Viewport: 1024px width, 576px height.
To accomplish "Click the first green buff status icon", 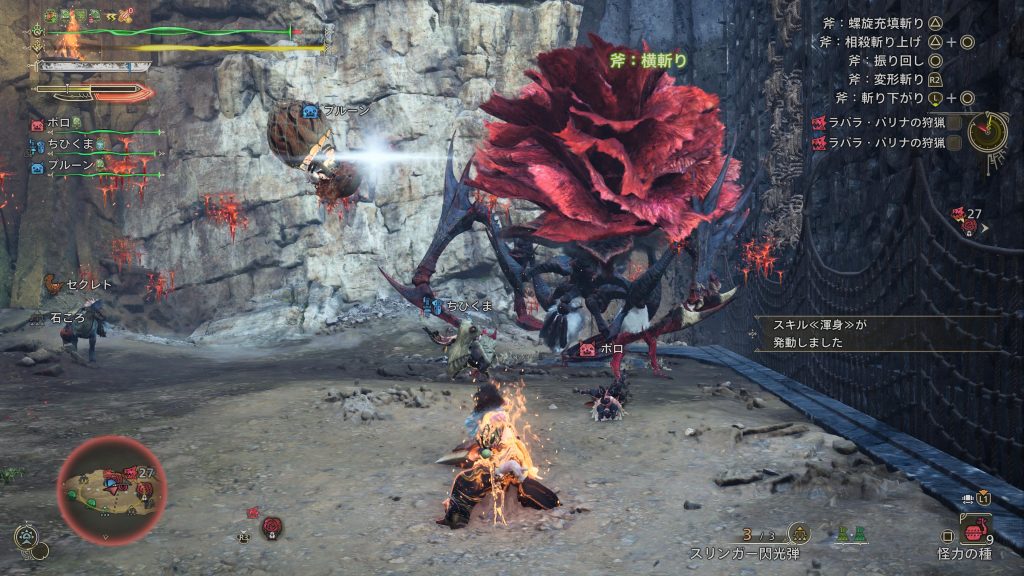I will tap(50, 16).
